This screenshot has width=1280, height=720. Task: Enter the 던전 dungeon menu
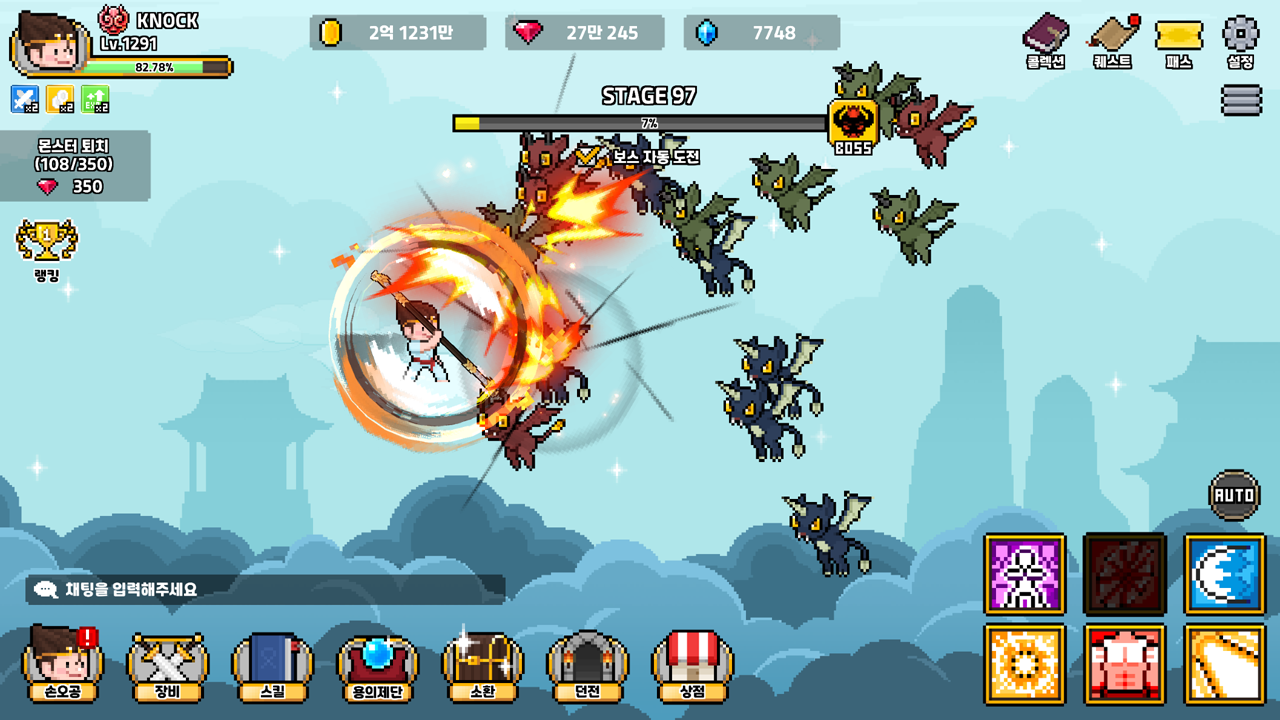(587, 665)
